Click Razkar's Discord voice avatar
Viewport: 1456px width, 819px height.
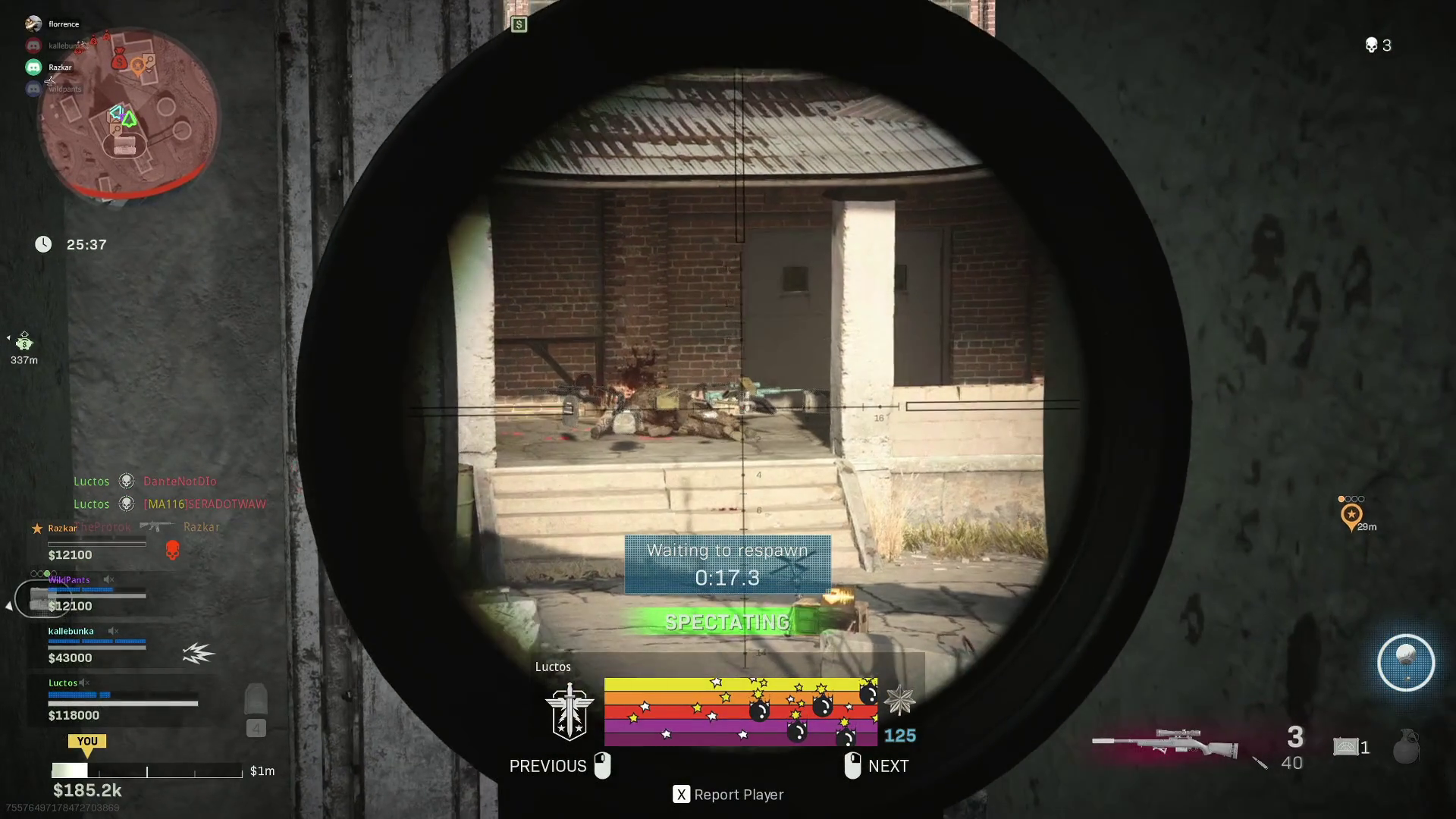pos(33,67)
